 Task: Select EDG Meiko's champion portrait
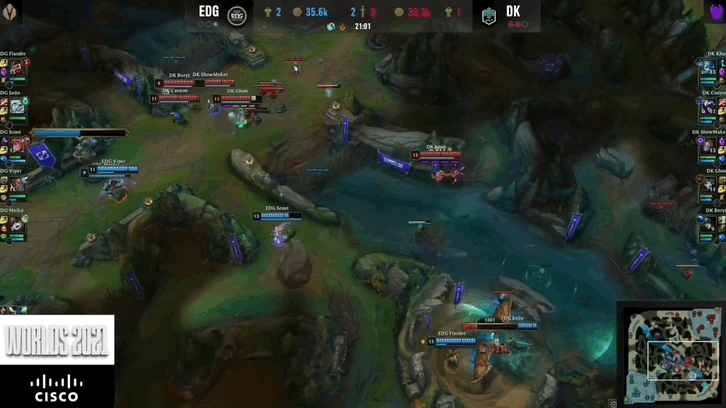coord(17,226)
